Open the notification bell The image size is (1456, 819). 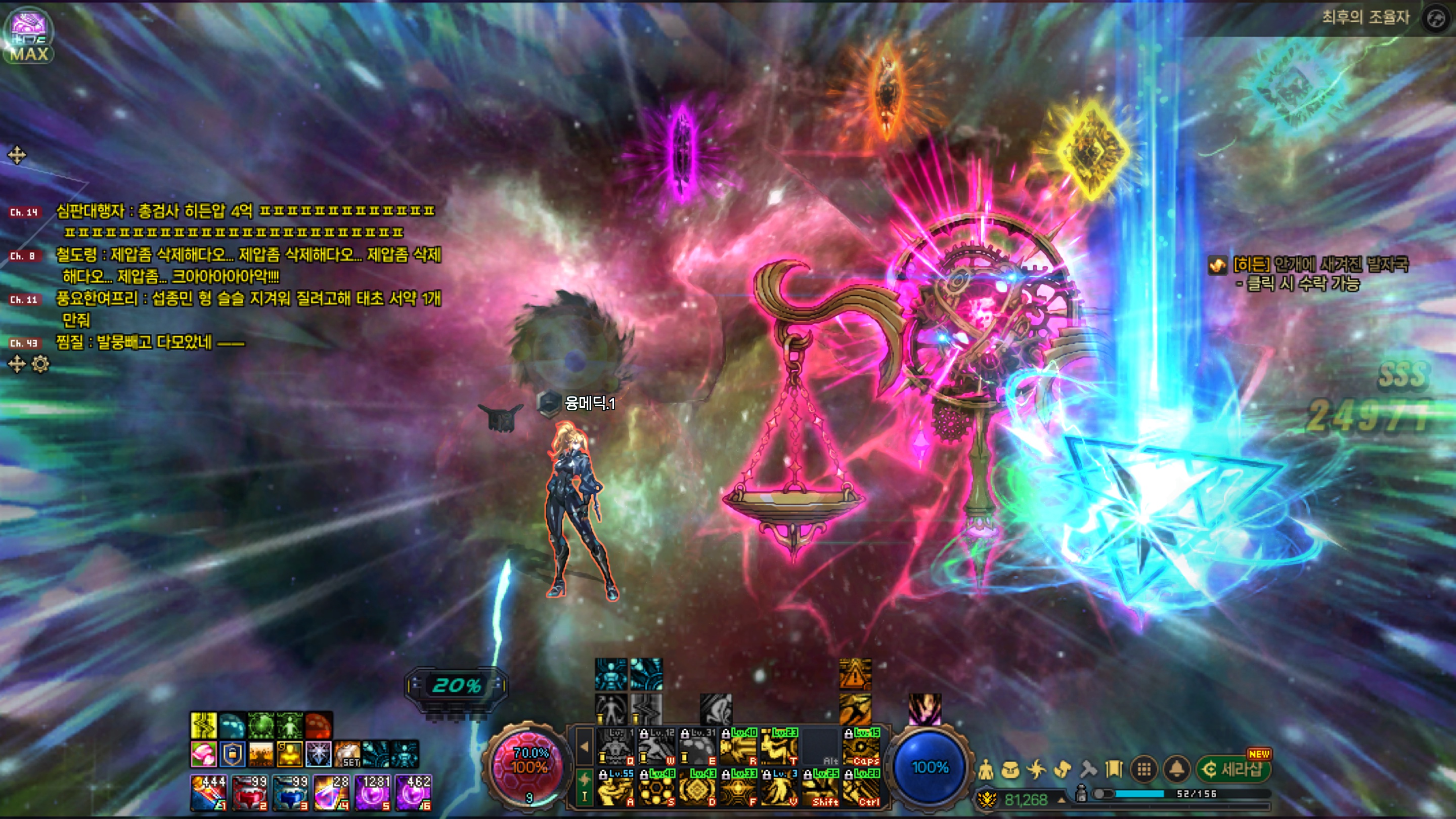(x=1176, y=769)
